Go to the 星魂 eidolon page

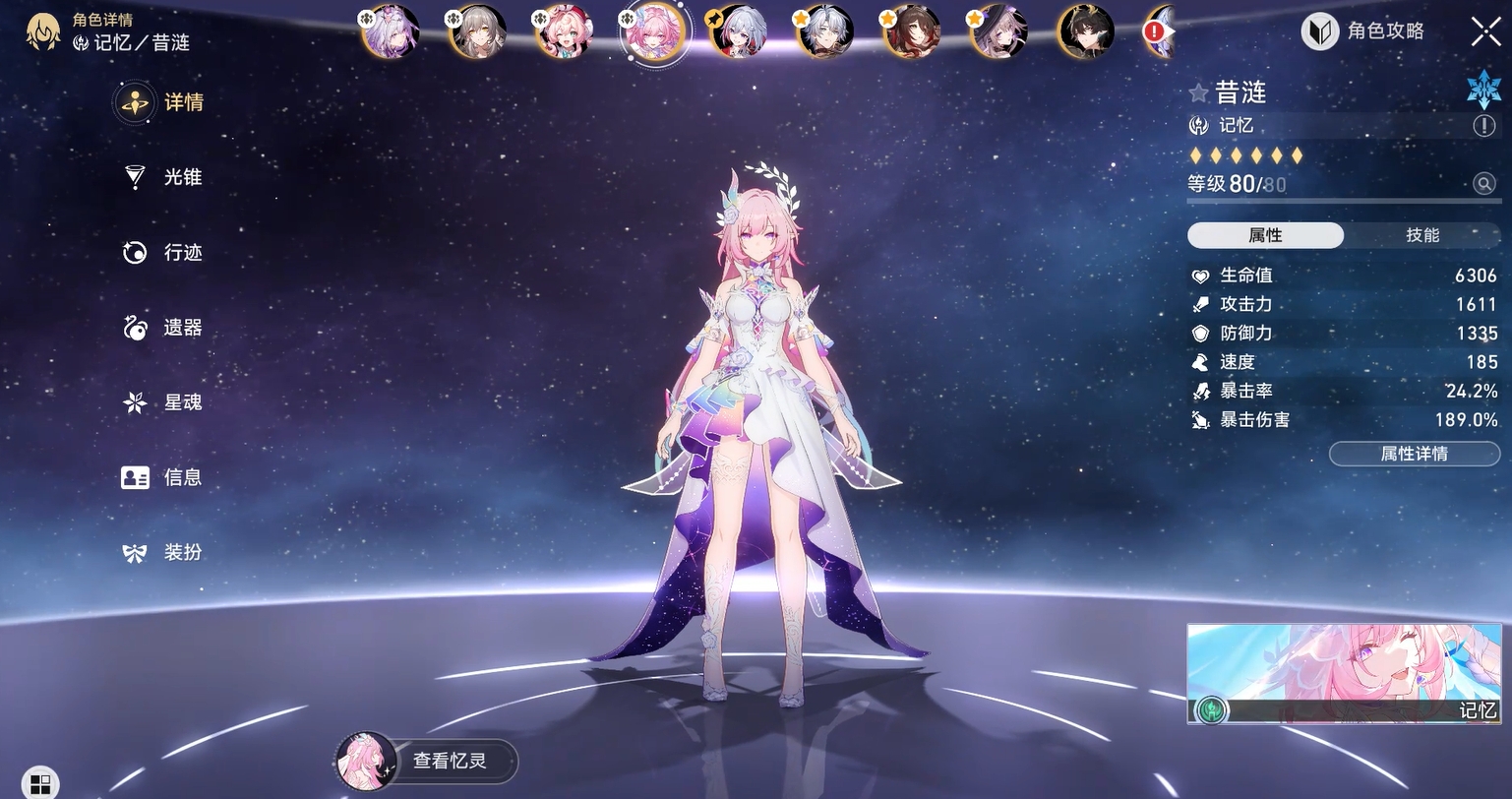[x=165, y=402]
